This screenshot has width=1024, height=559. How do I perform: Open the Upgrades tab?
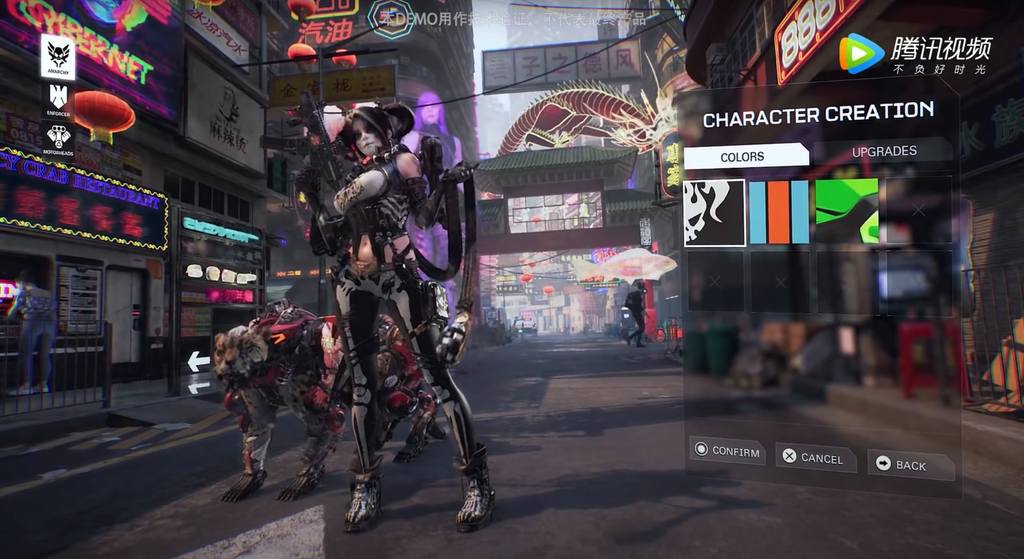(883, 151)
